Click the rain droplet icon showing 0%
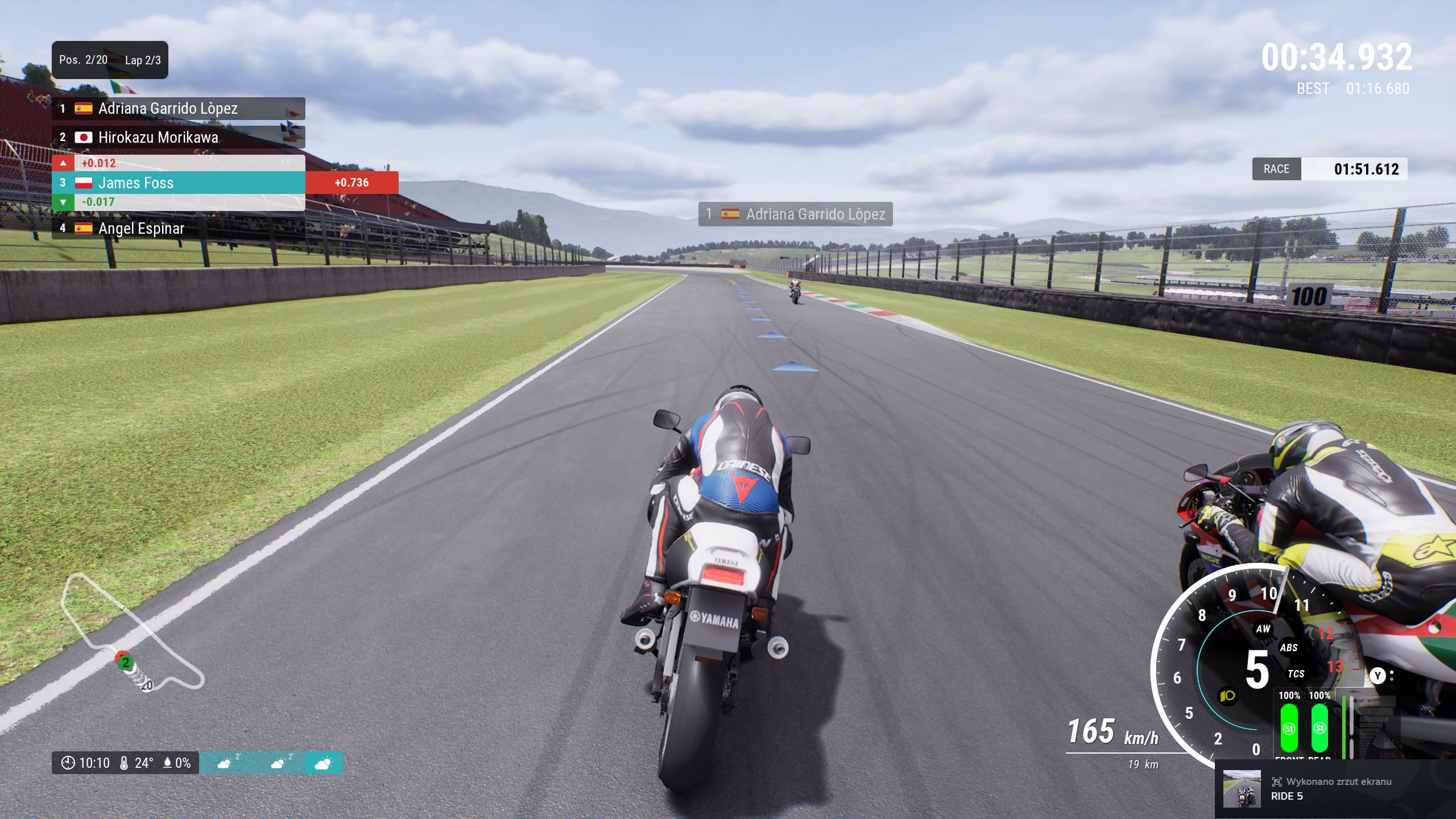This screenshot has width=1456, height=819. pyautogui.click(x=167, y=763)
